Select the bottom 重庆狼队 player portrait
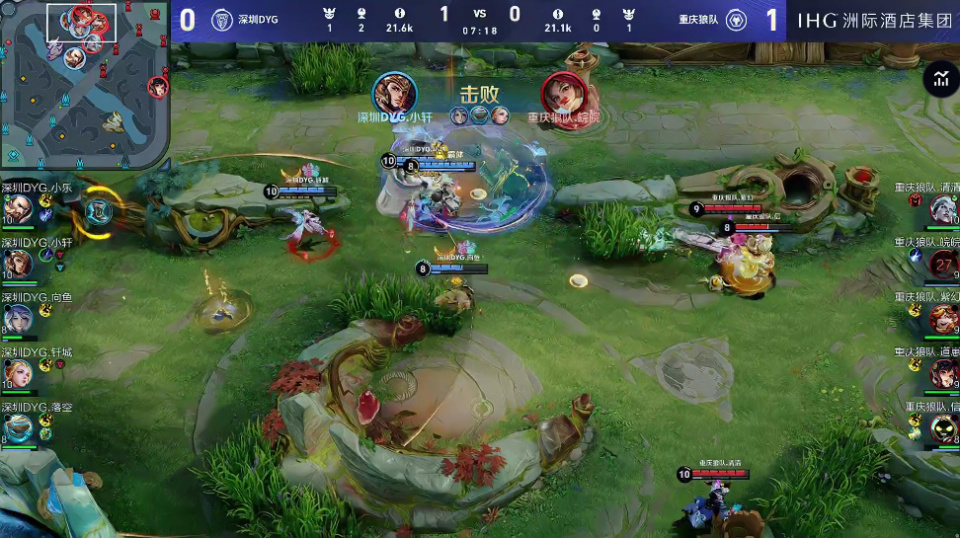The width and height of the screenshot is (960, 538). pos(943,429)
